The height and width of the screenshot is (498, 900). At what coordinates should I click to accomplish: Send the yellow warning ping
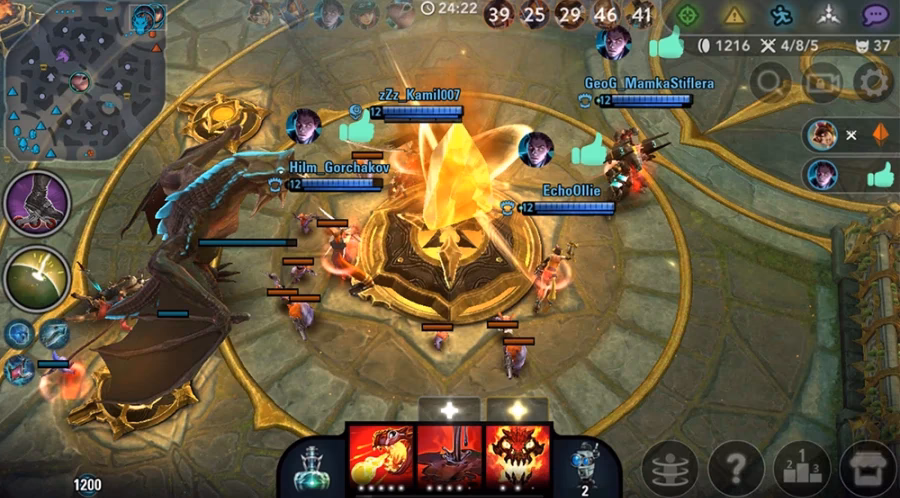tap(735, 15)
